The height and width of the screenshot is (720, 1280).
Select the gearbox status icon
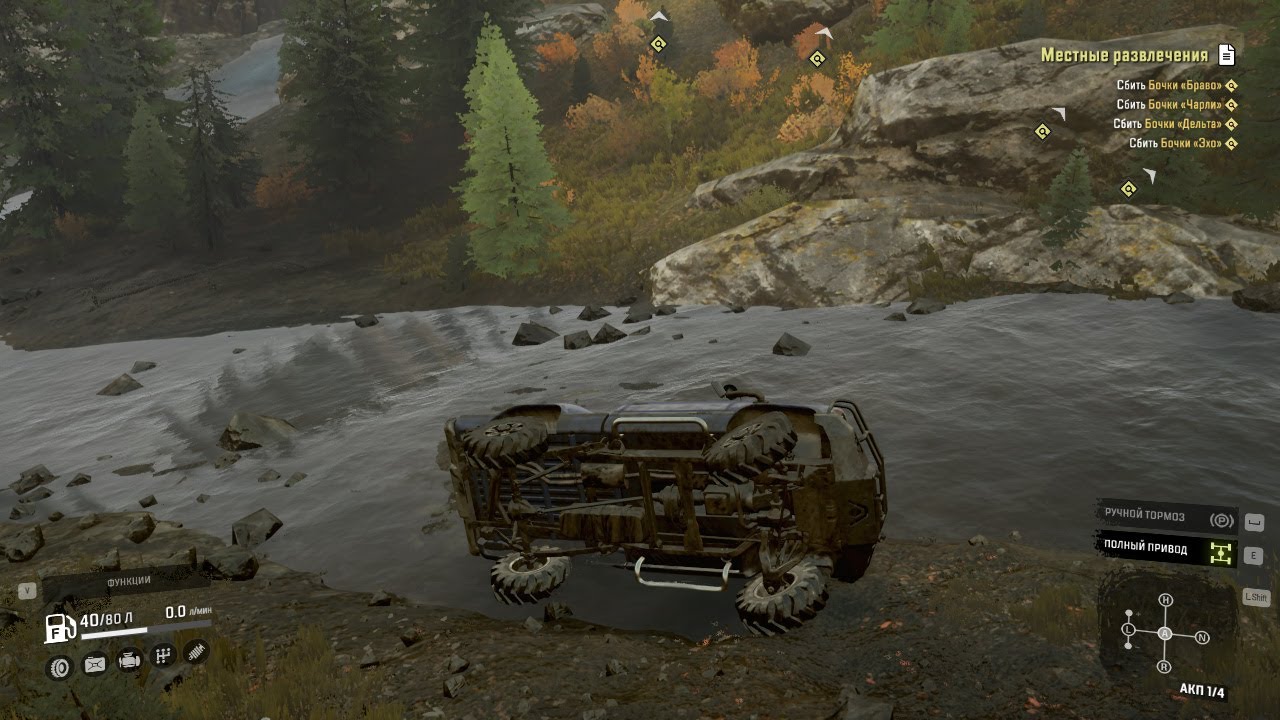point(163,657)
